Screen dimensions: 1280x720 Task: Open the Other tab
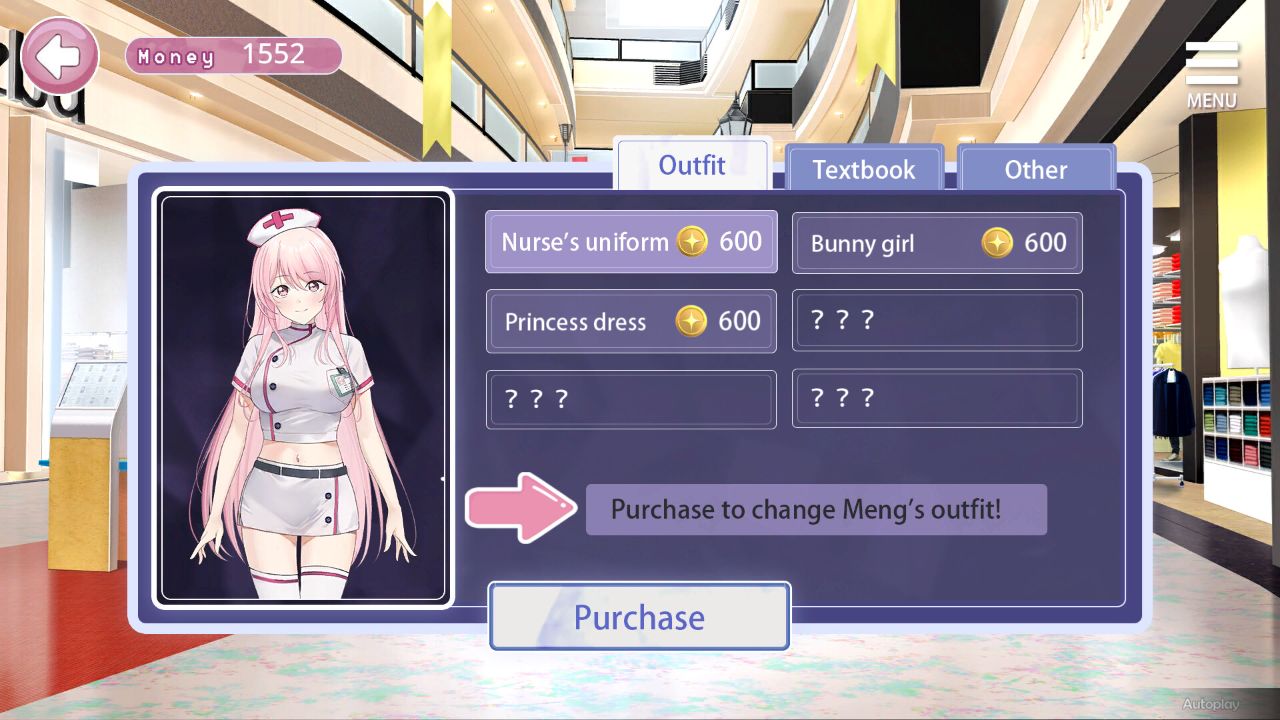click(1037, 170)
